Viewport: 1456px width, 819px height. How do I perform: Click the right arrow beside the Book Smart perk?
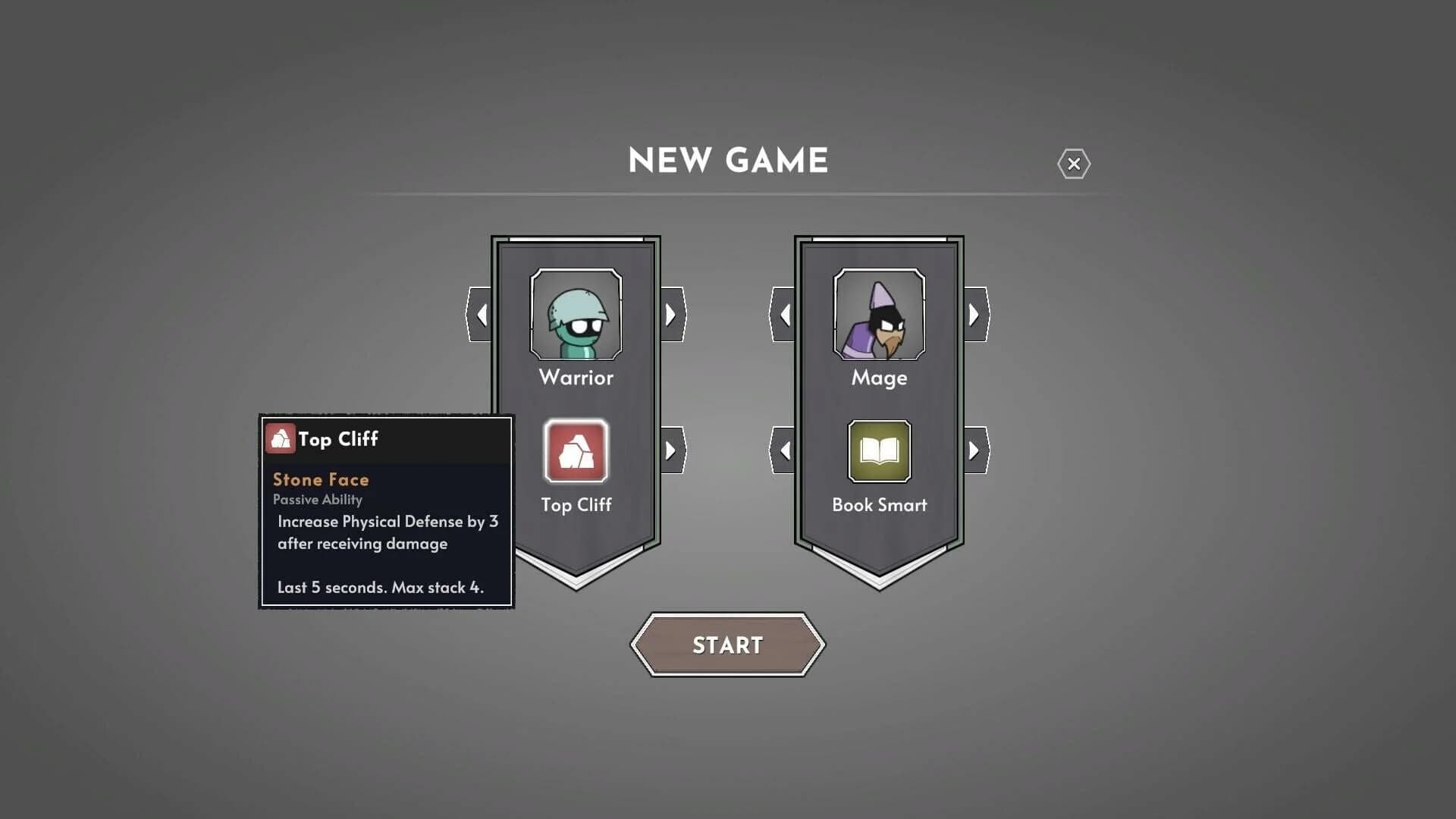pyautogui.click(x=974, y=450)
